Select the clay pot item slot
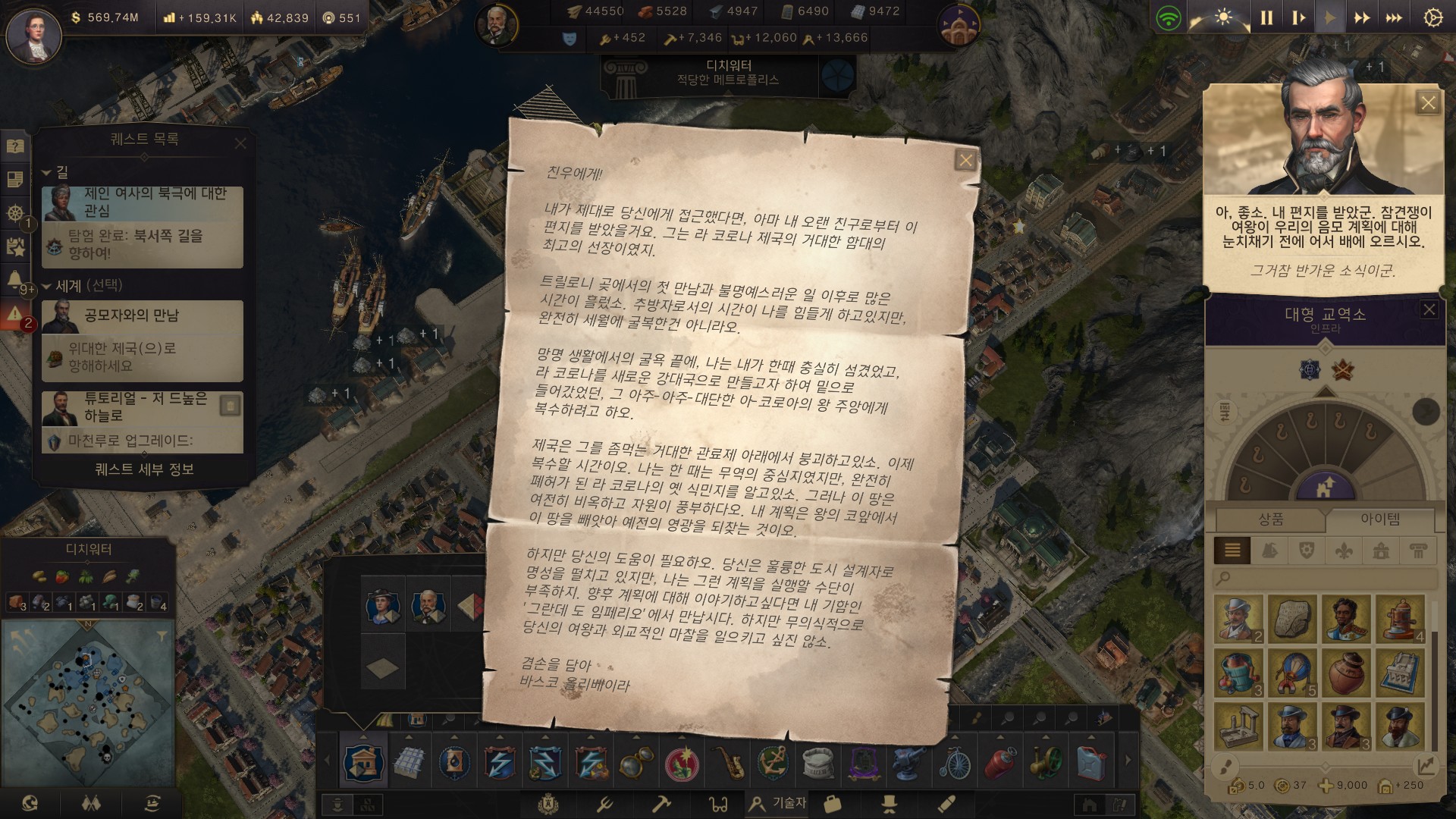The image size is (1456, 819). [1347, 673]
